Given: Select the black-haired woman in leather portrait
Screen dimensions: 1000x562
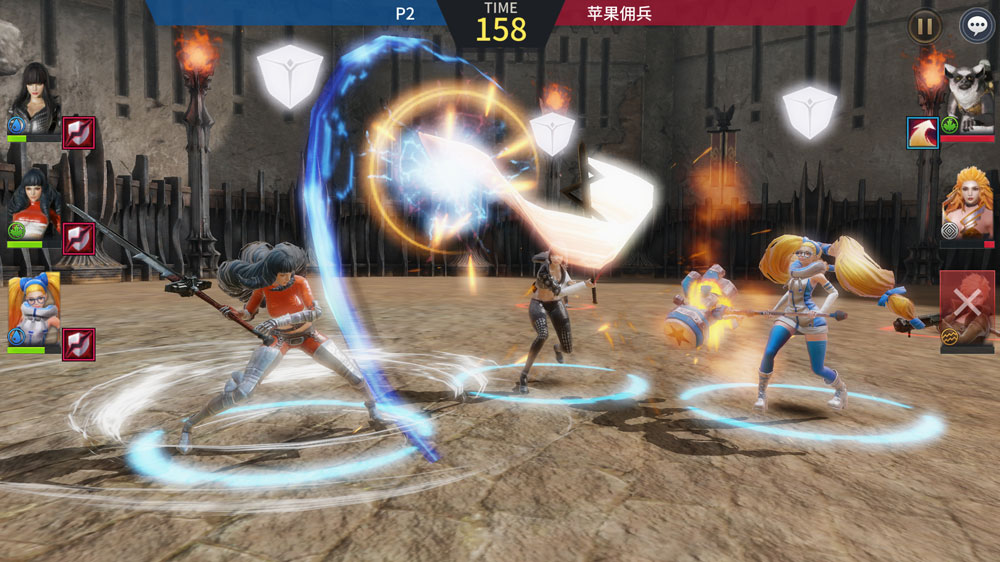Looking at the screenshot, I should pyautogui.click(x=34, y=96).
